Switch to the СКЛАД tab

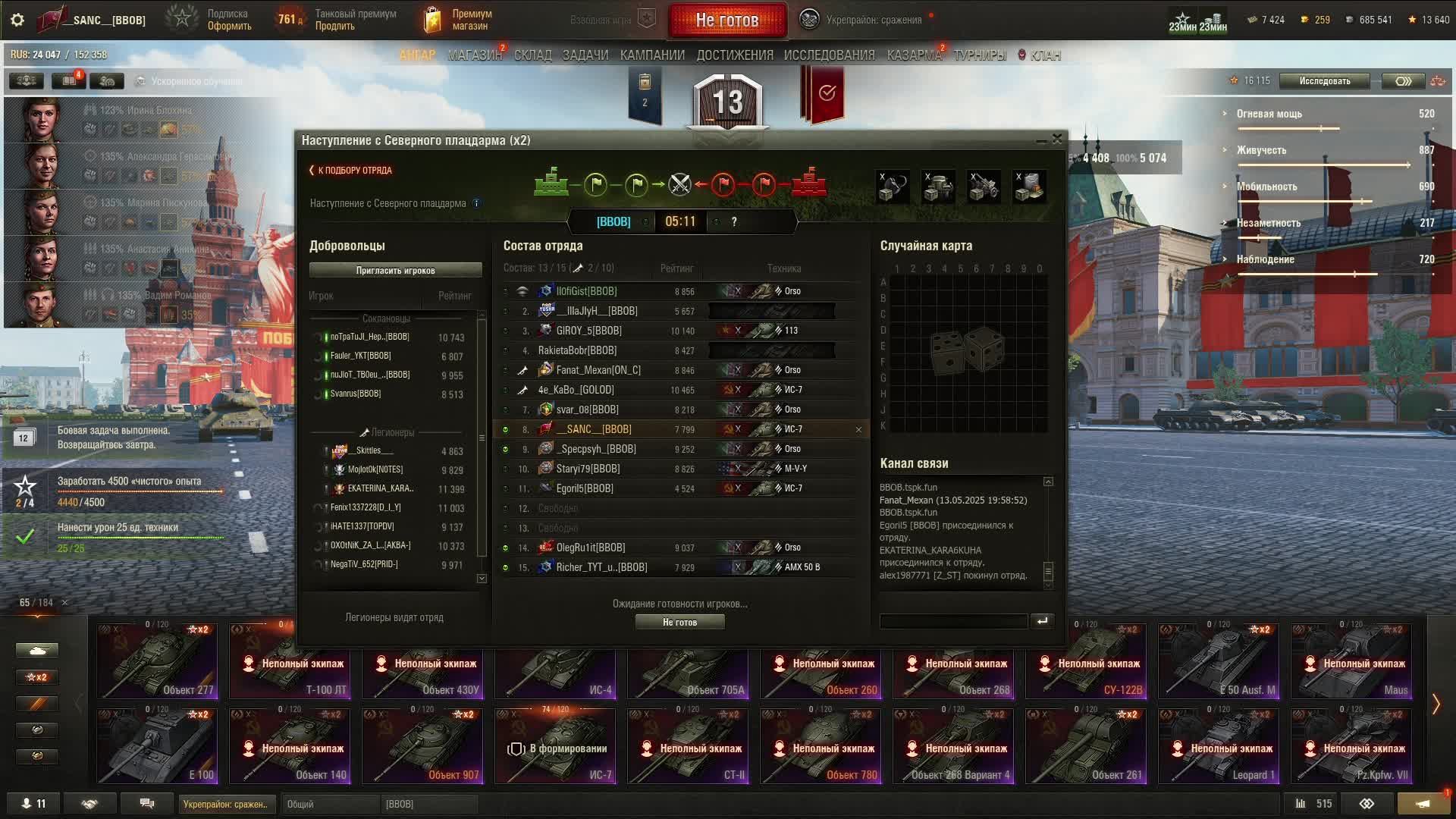click(532, 55)
